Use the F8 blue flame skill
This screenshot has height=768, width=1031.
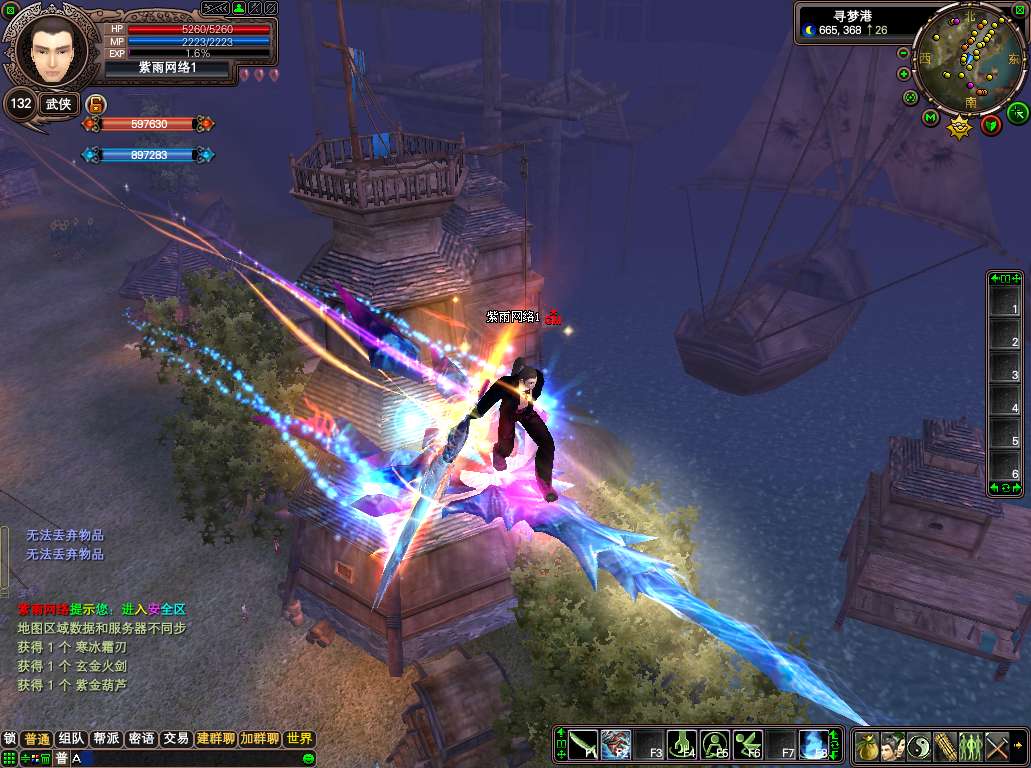pos(813,745)
